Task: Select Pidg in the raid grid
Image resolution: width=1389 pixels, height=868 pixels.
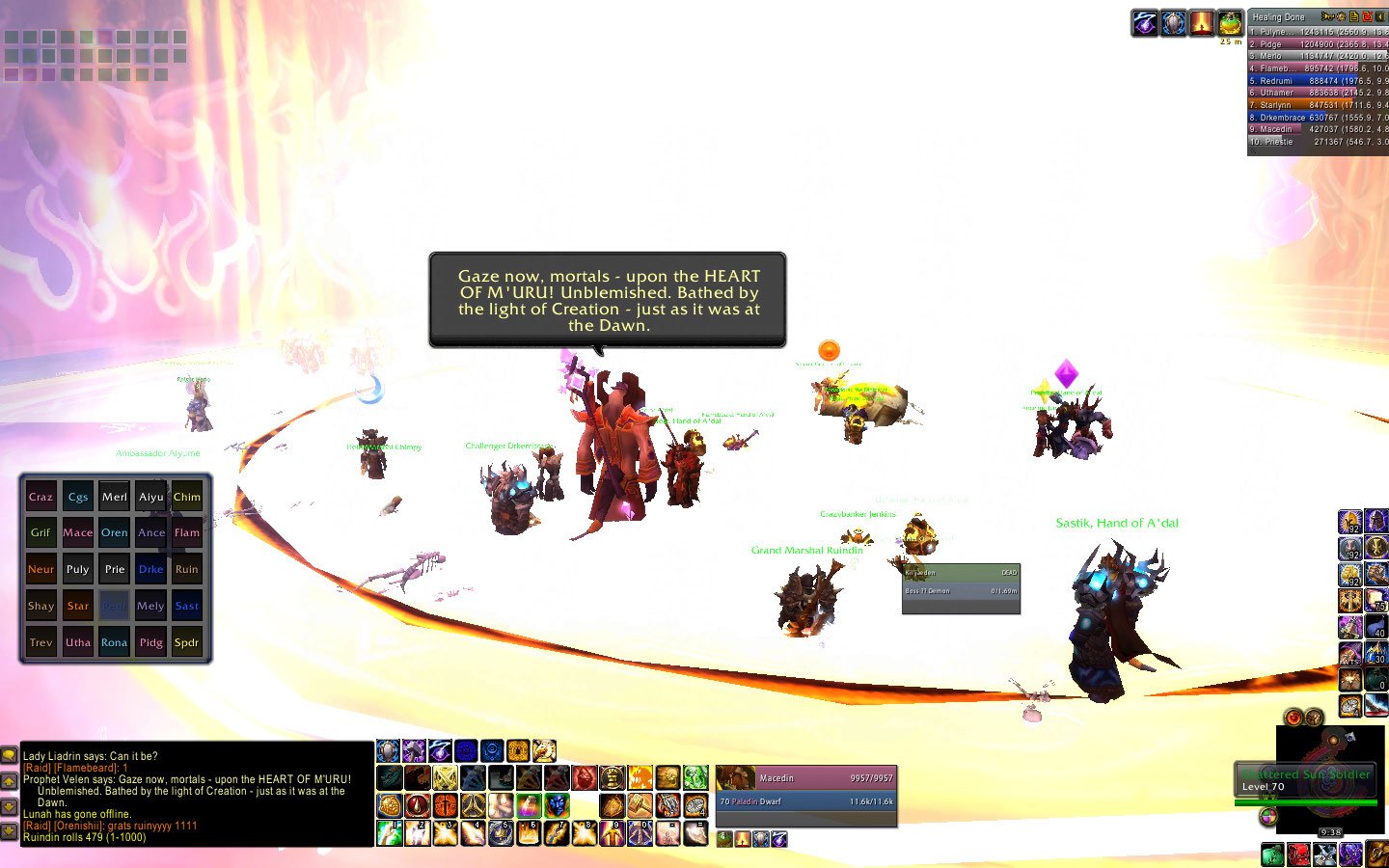Action: click(x=150, y=642)
